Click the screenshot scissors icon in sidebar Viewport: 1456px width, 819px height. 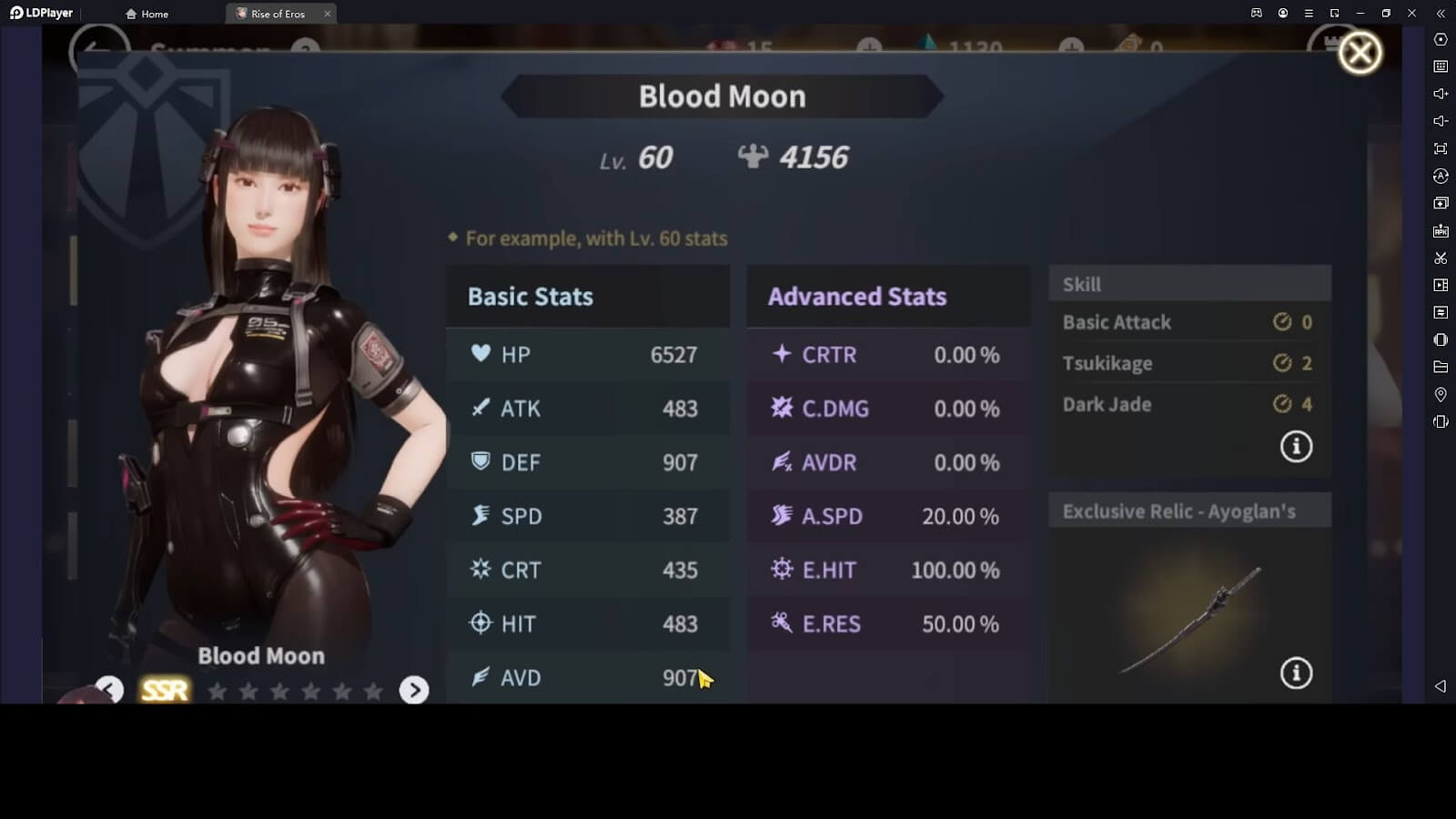pos(1441,258)
